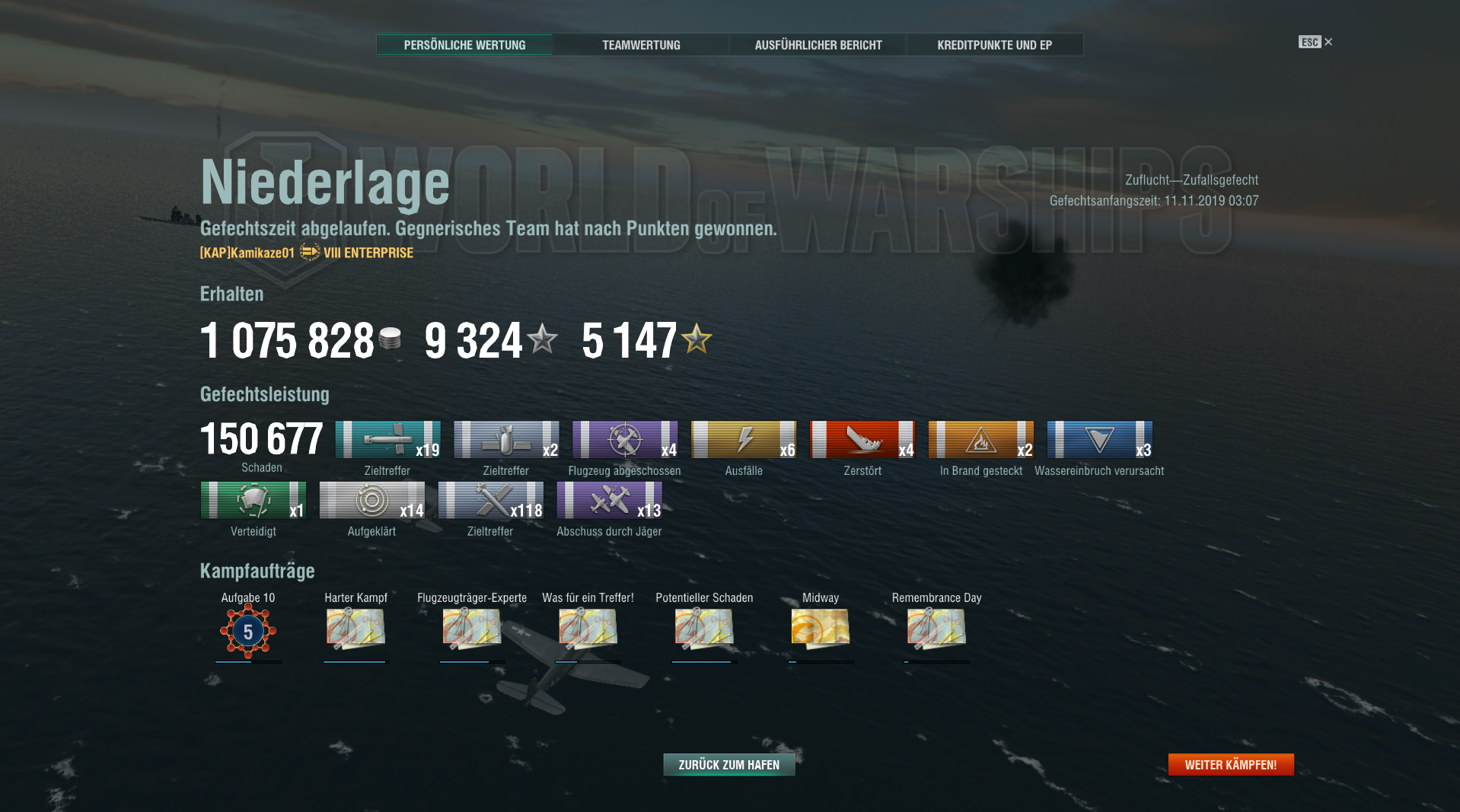Screen dimensions: 1460x812
Task: Open the Midway mission icon
Action: (x=820, y=629)
